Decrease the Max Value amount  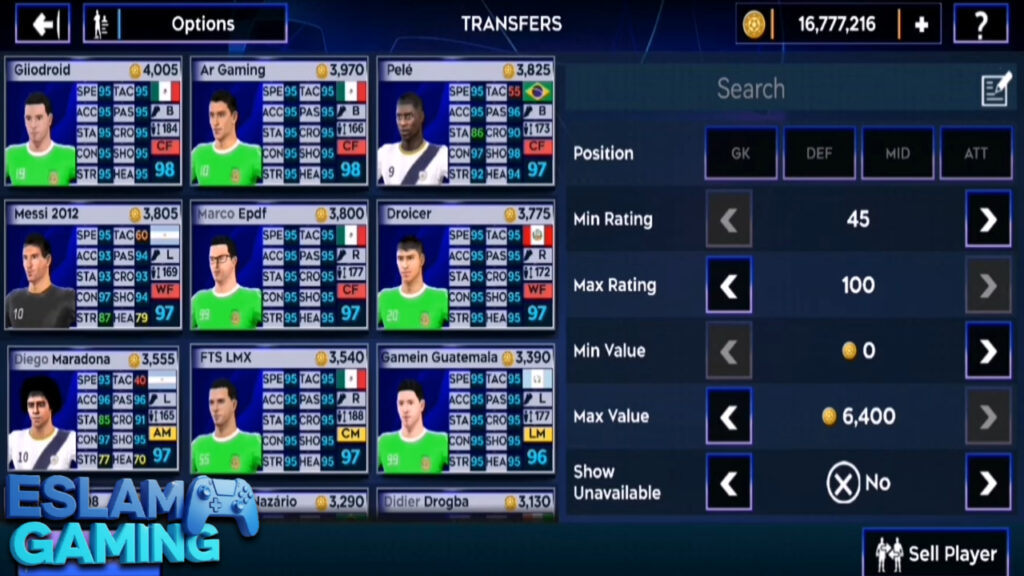[x=729, y=416]
